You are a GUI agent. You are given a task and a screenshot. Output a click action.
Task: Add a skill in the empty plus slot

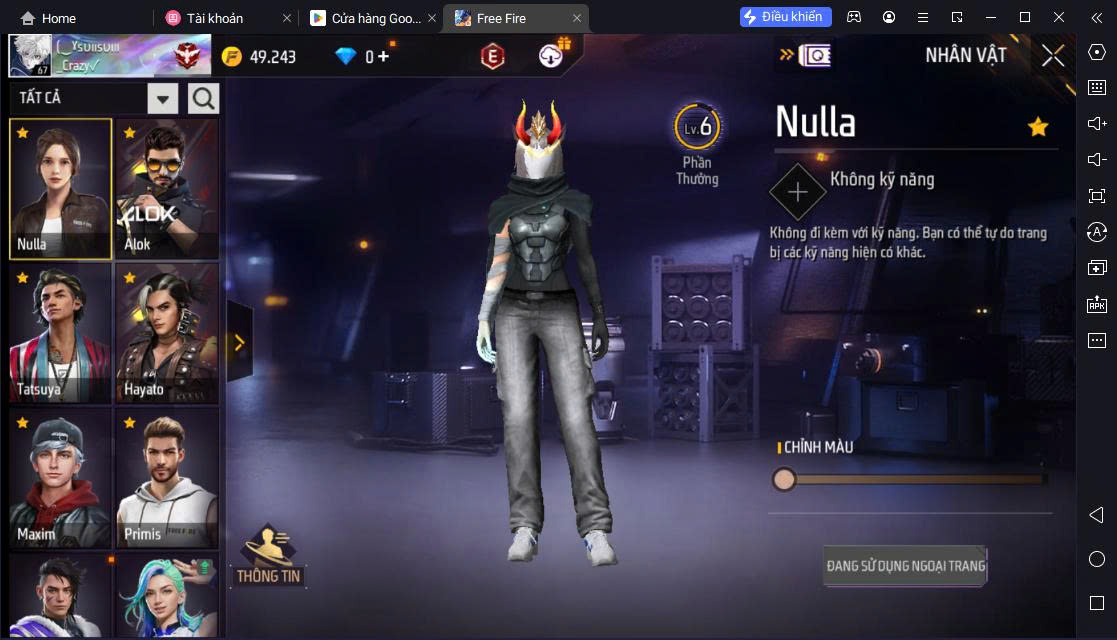pyautogui.click(x=797, y=192)
